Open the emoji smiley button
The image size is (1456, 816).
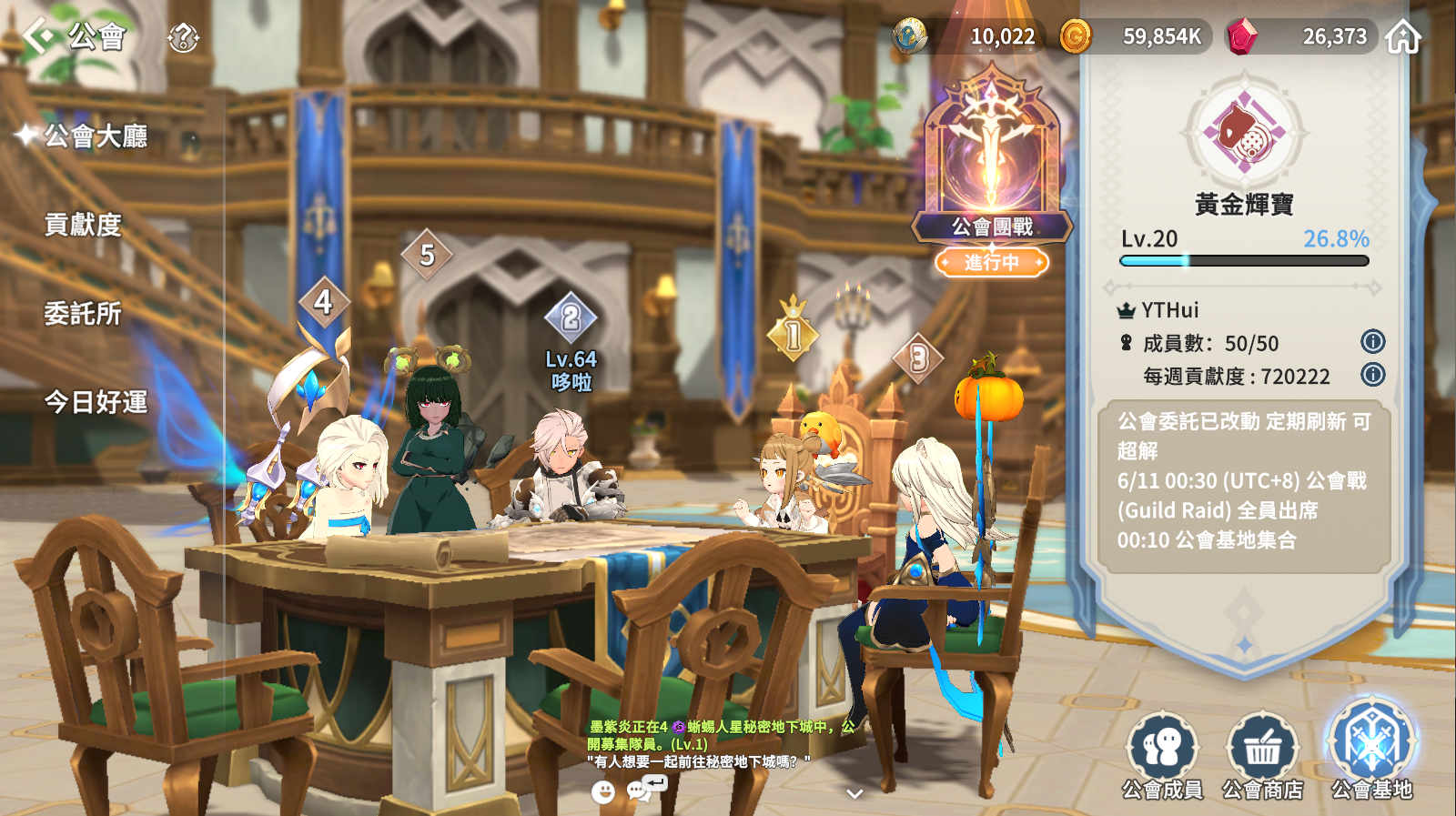[x=602, y=792]
